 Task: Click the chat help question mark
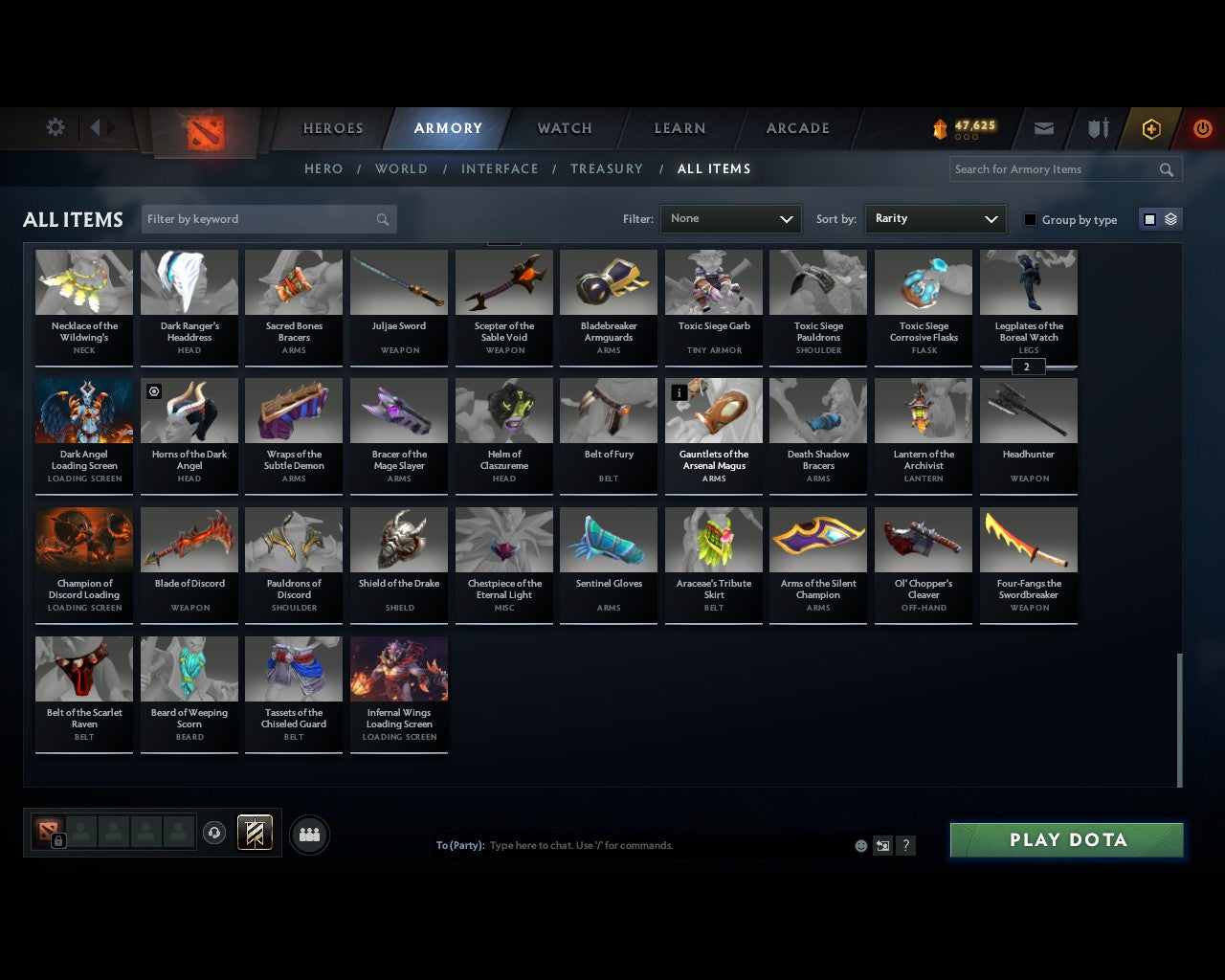click(905, 845)
